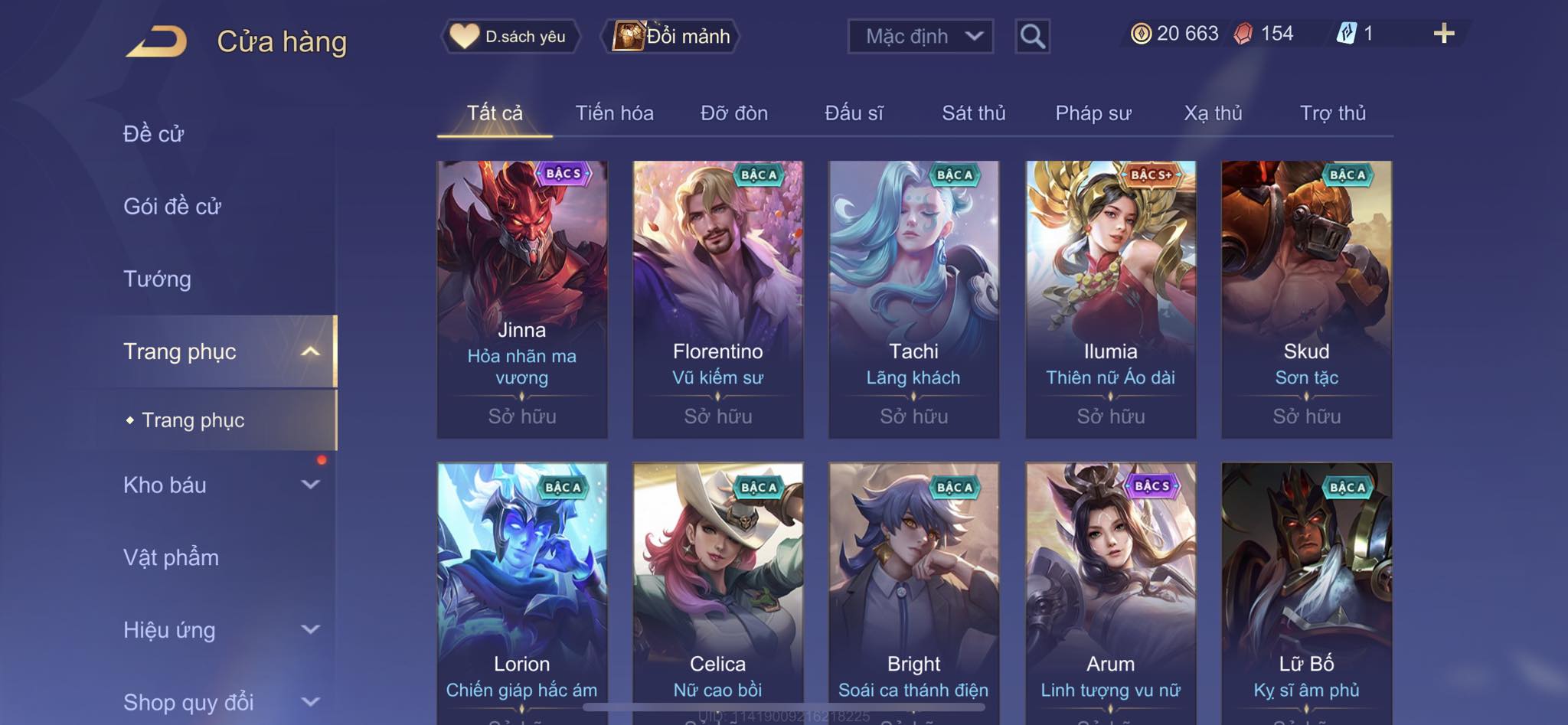
Task: Switch to the Tiến hóa tab
Action: (x=614, y=113)
